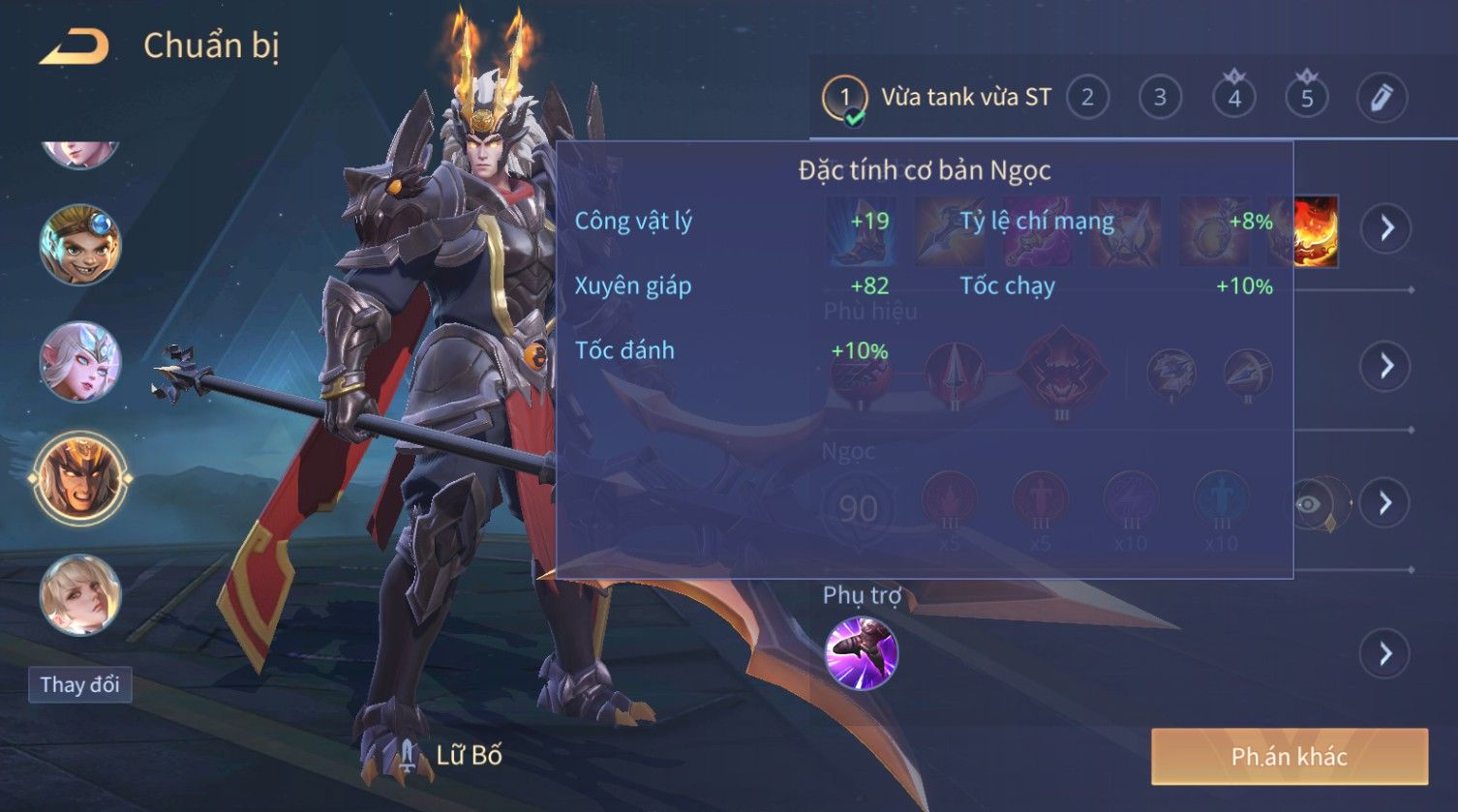Select the highlighted Lữ Bố portrait

[80, 478]
